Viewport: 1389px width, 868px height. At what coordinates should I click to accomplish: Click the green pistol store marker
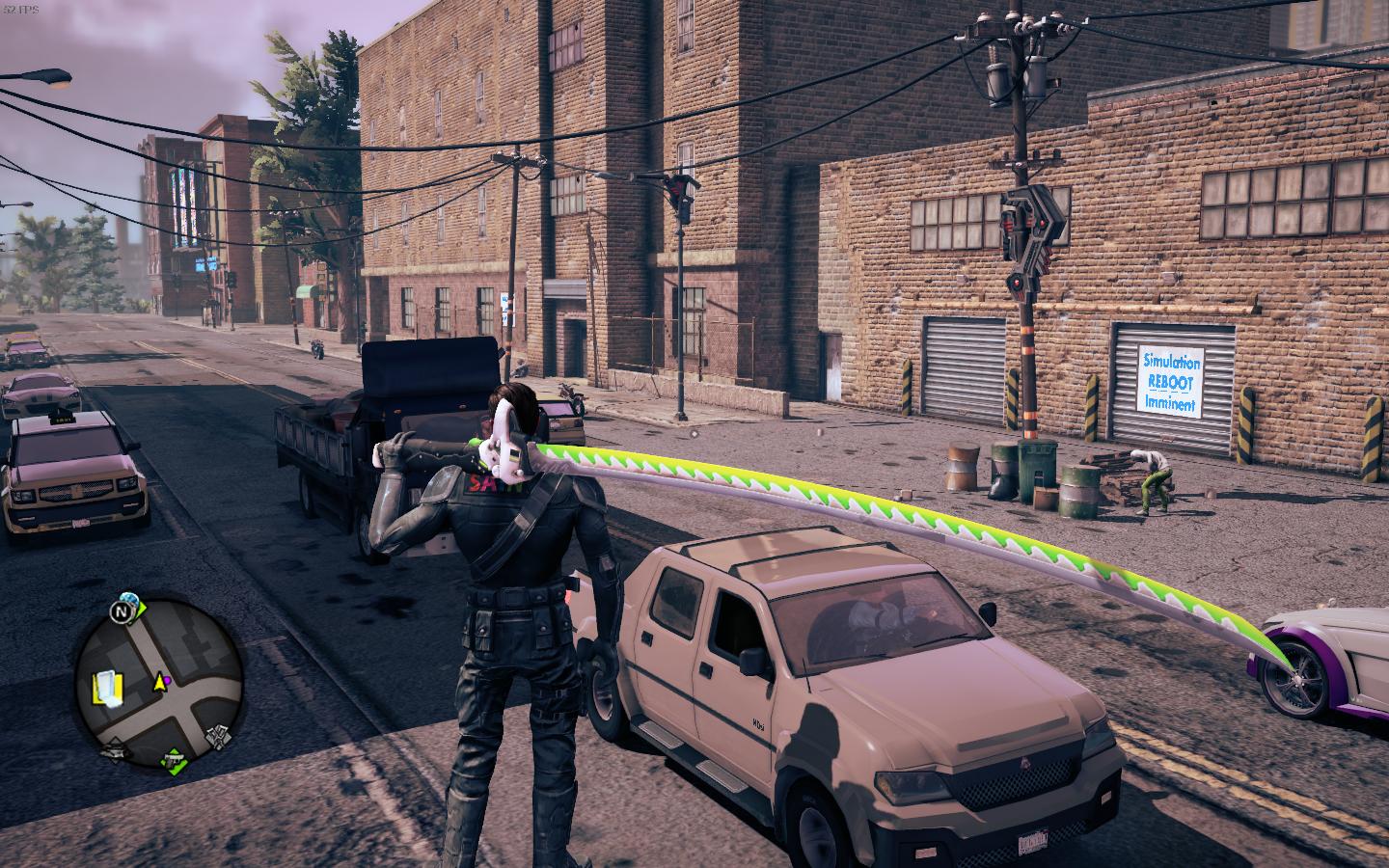[x=173, y=760]
